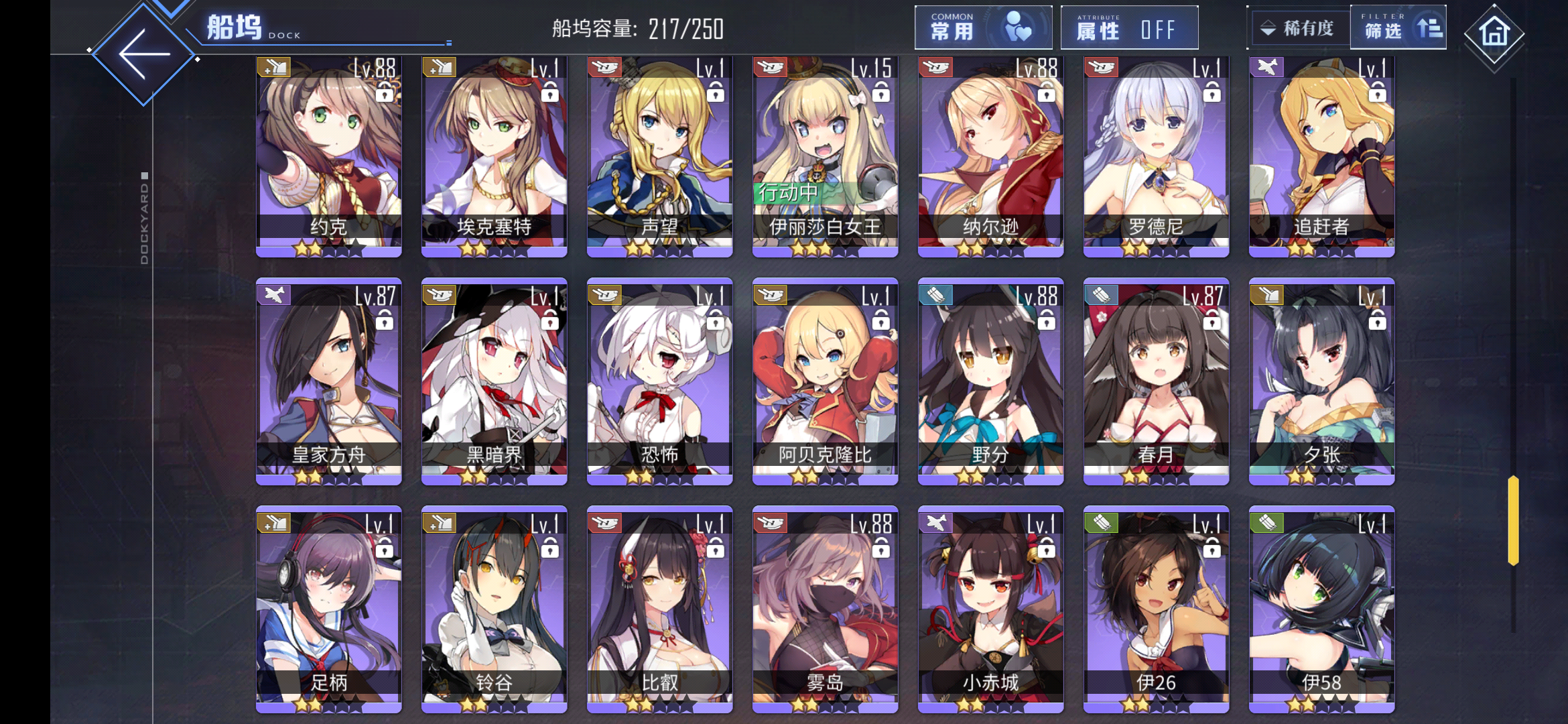This screenshot has width=1568, height=724.
Task: Go back using the arrow button
Action: [x=143, y=54]
